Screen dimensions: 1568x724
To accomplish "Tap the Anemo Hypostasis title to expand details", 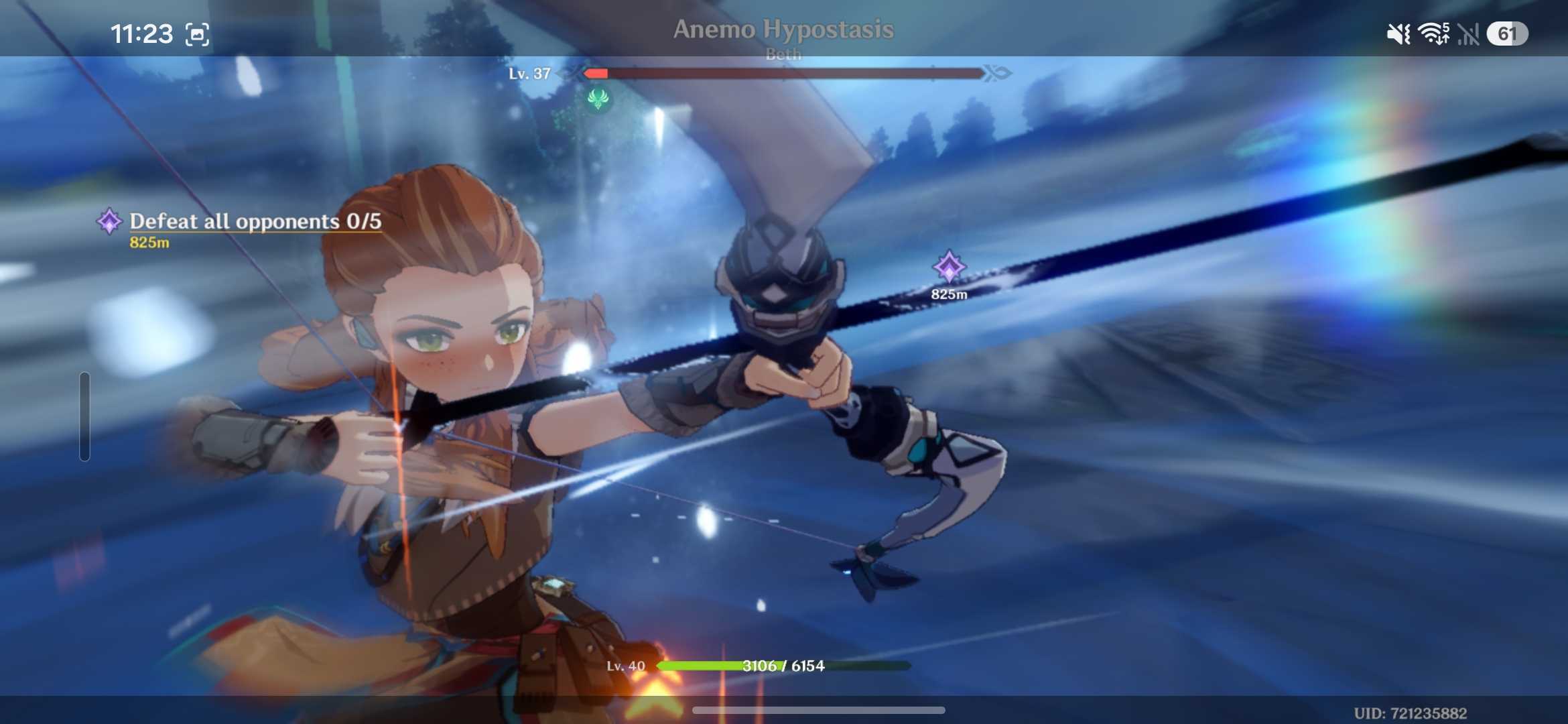I will 784,29.
